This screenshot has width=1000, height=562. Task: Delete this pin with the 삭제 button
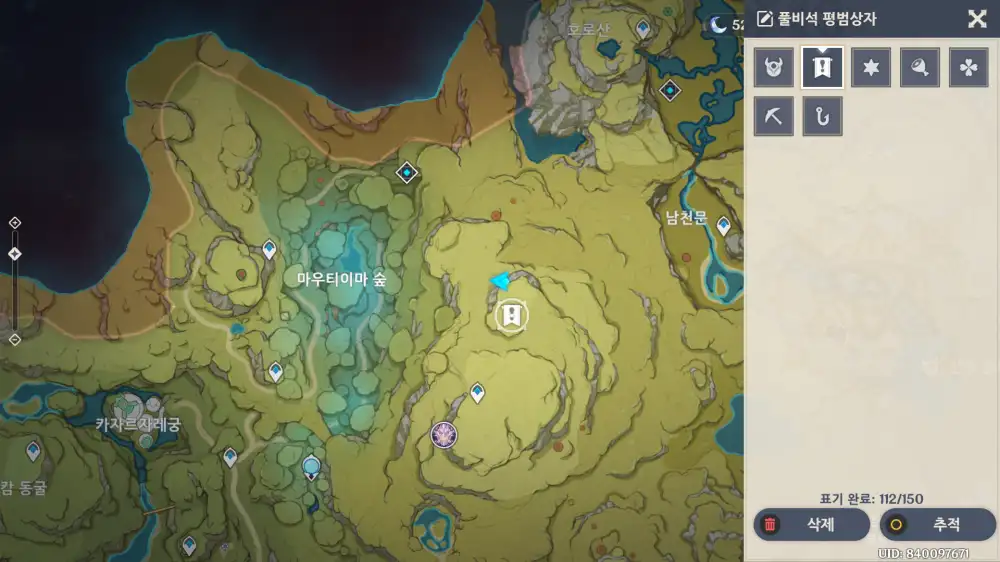(x=811, y=524)
